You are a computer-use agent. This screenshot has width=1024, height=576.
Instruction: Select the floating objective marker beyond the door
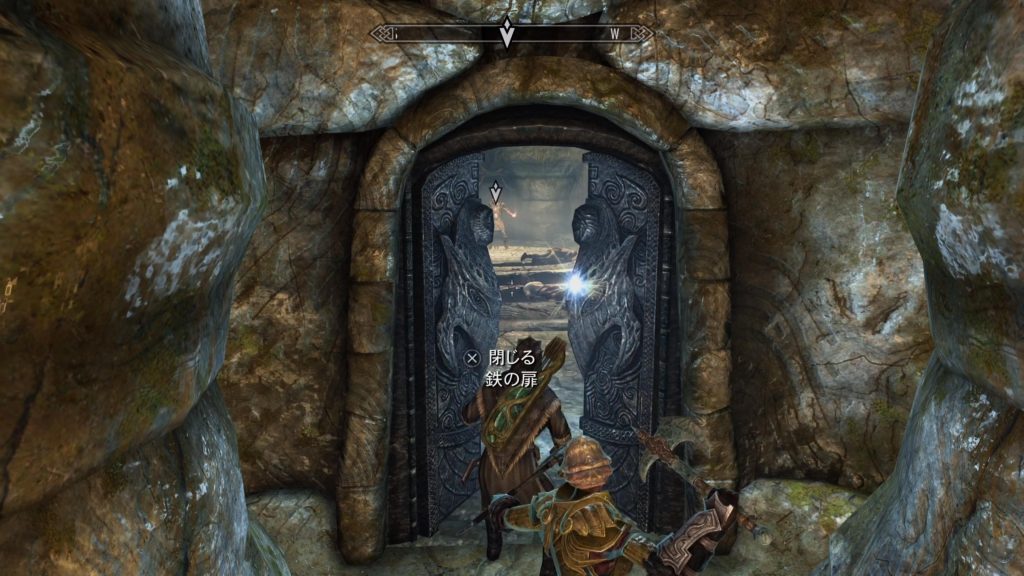coord(495,190)
